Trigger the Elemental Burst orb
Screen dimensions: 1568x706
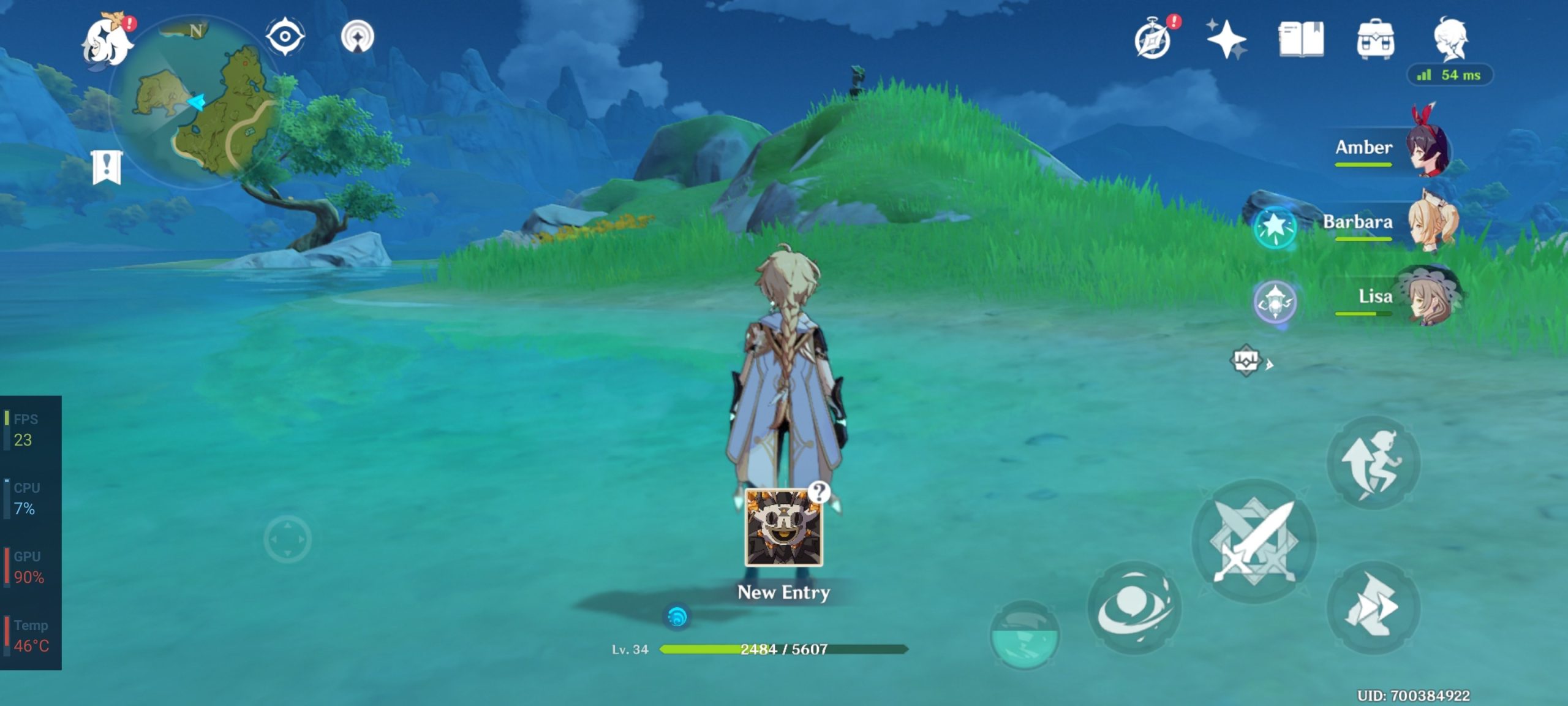point(1024,635)
